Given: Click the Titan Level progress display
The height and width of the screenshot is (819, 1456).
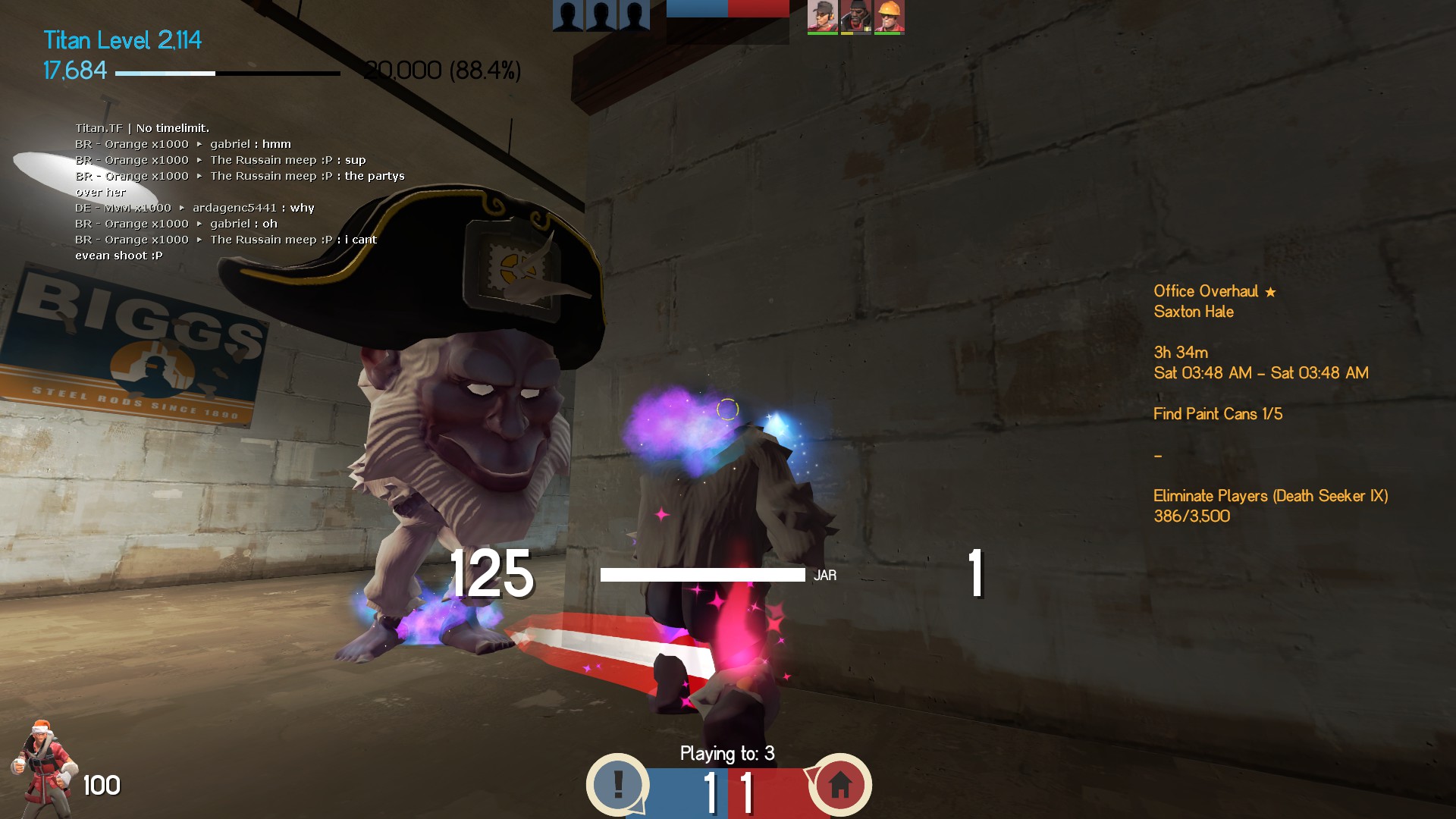Looking at the screenshot, I should pos(123,40).
